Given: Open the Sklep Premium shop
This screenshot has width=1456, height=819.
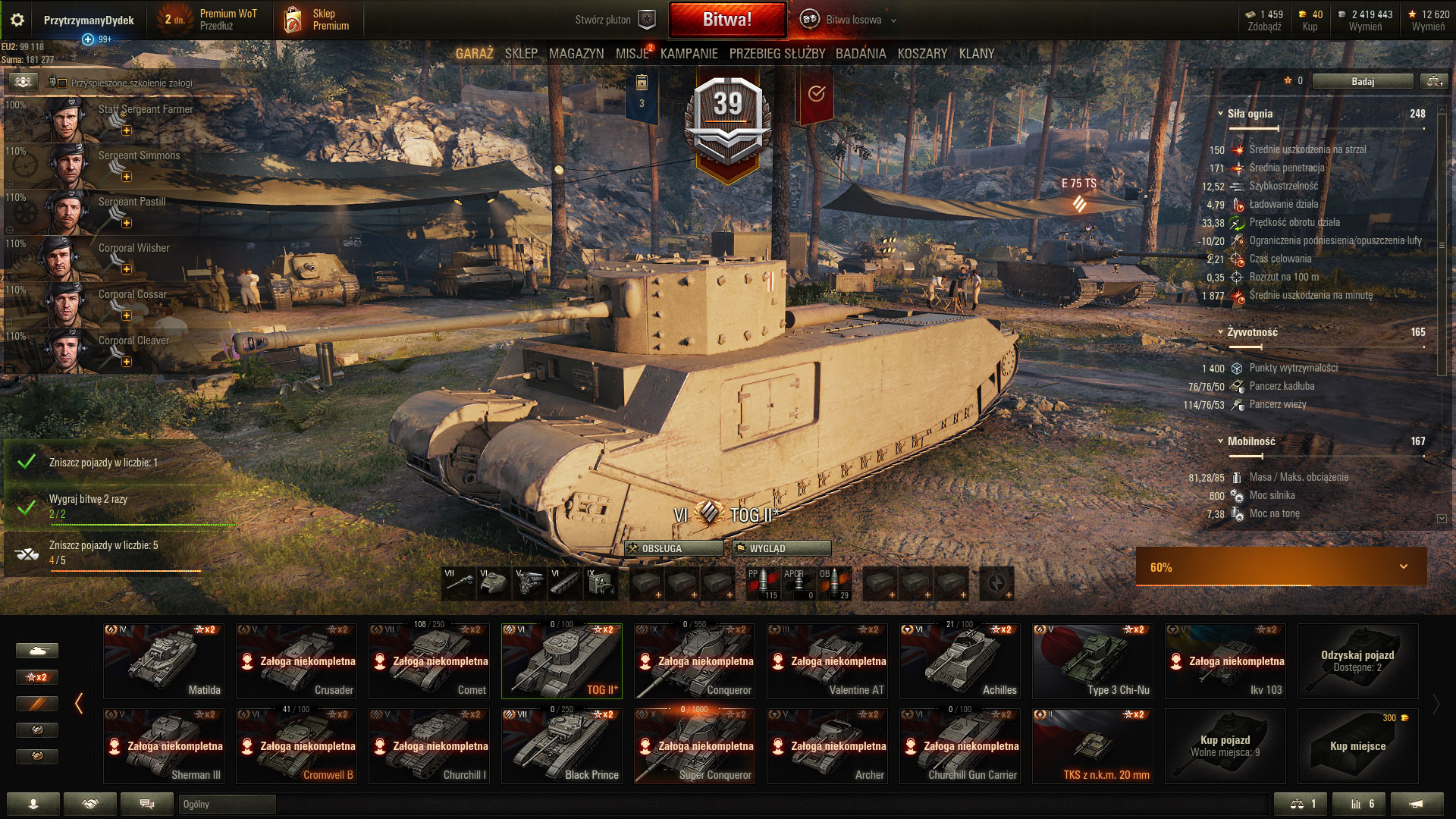Looking at the screenshot, I should coord(317,20).
